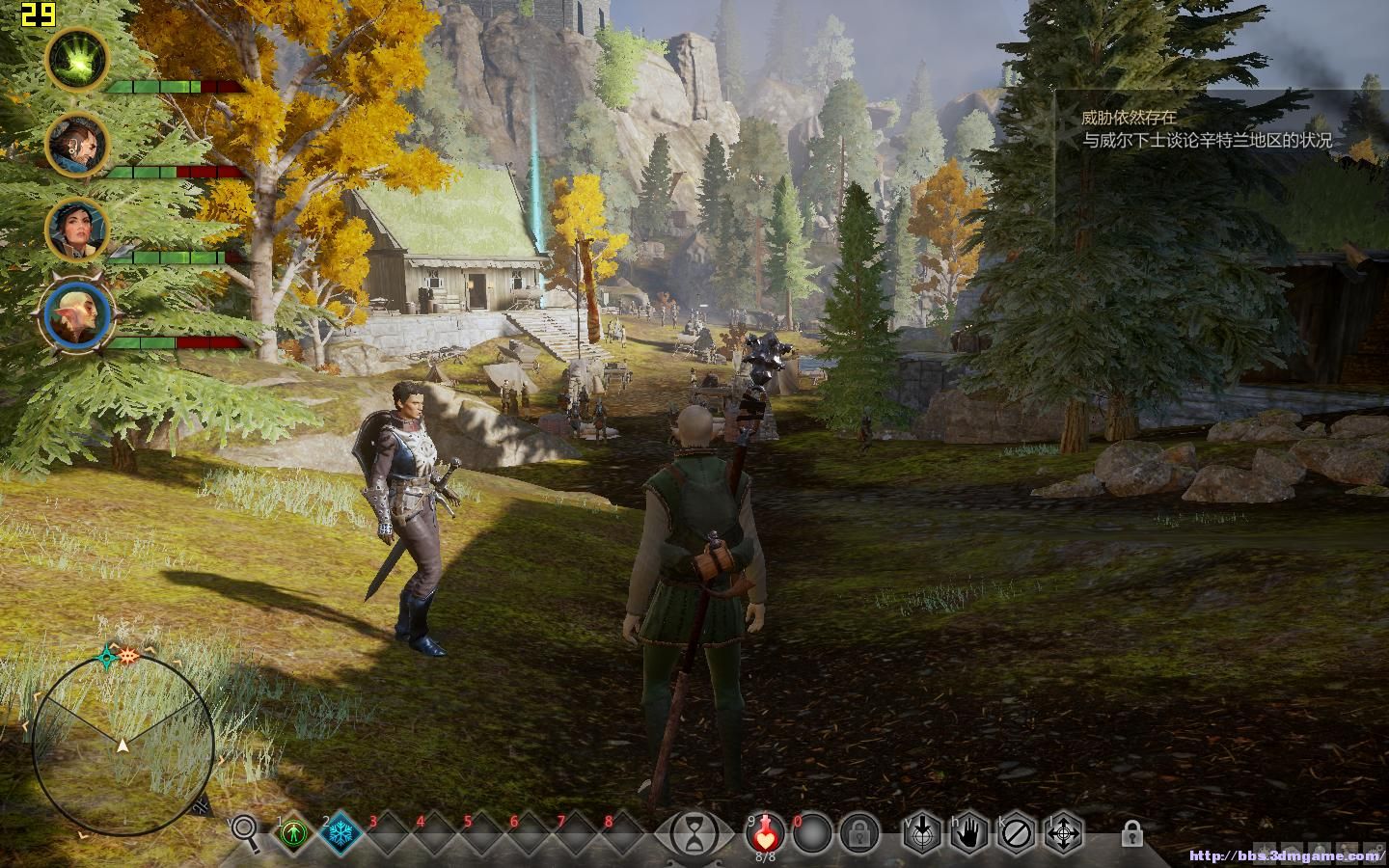
Task: Choose the crossed-circle disengage command
Action: [x=1016, y=832]
